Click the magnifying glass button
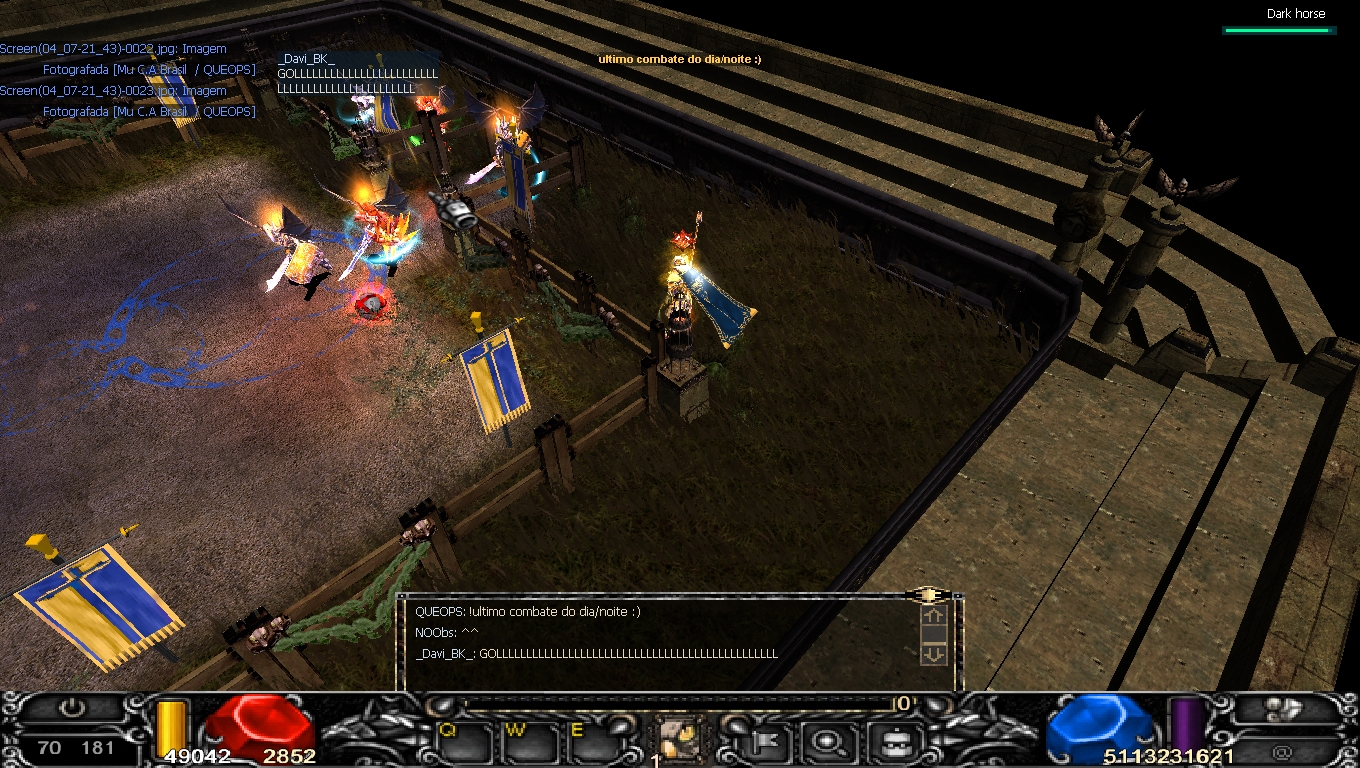The height and width of the screenshot is (768, 1360). coord(828,742)
